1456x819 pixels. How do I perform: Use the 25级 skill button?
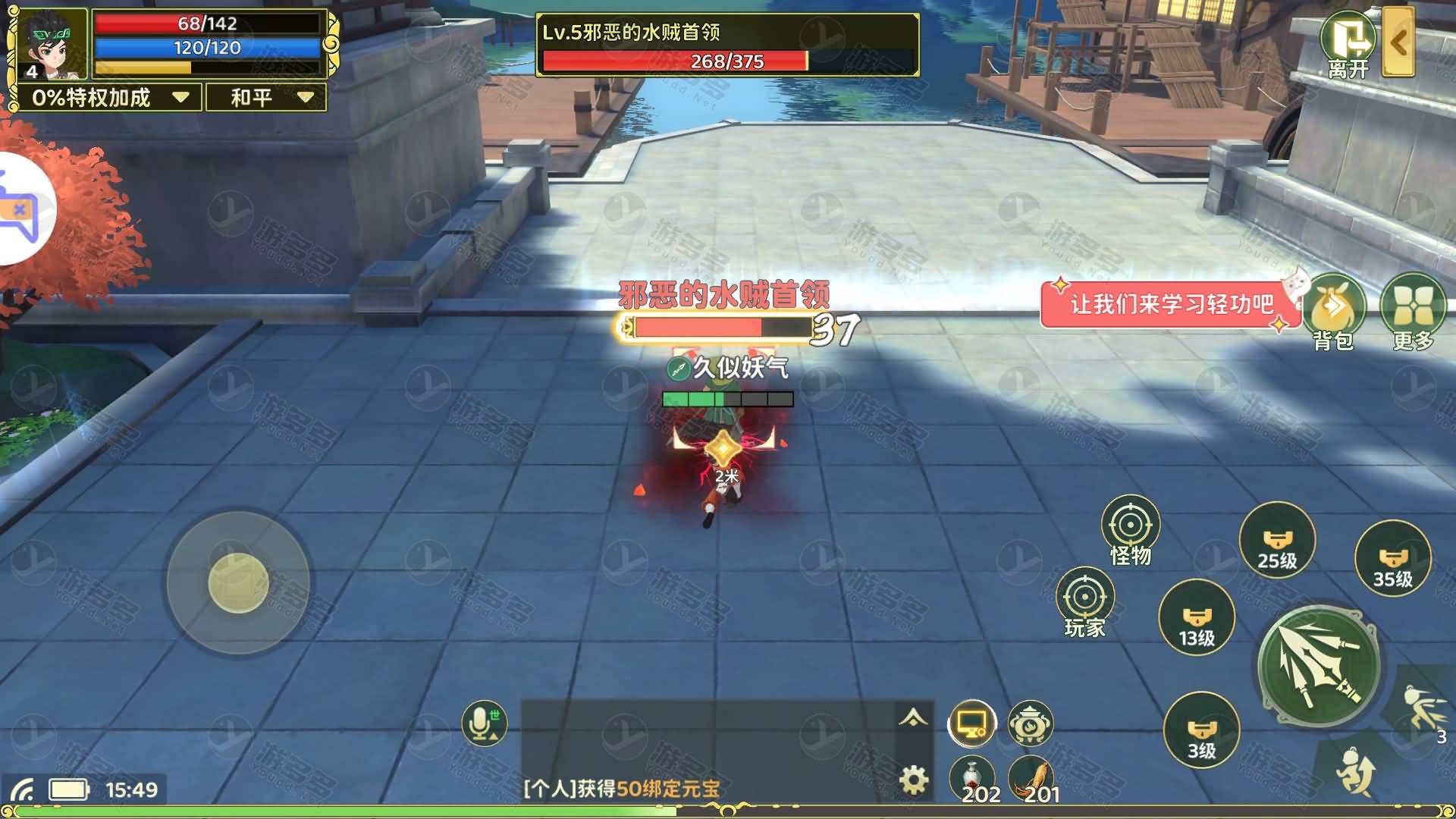pos(1277,540)
